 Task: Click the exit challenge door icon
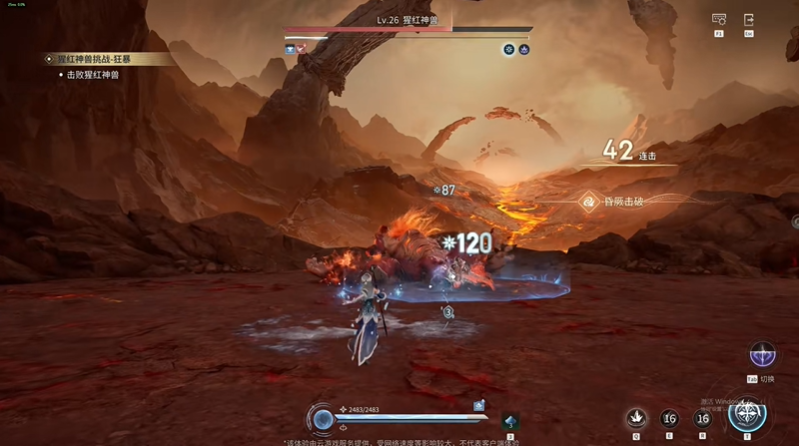(748, 20)
